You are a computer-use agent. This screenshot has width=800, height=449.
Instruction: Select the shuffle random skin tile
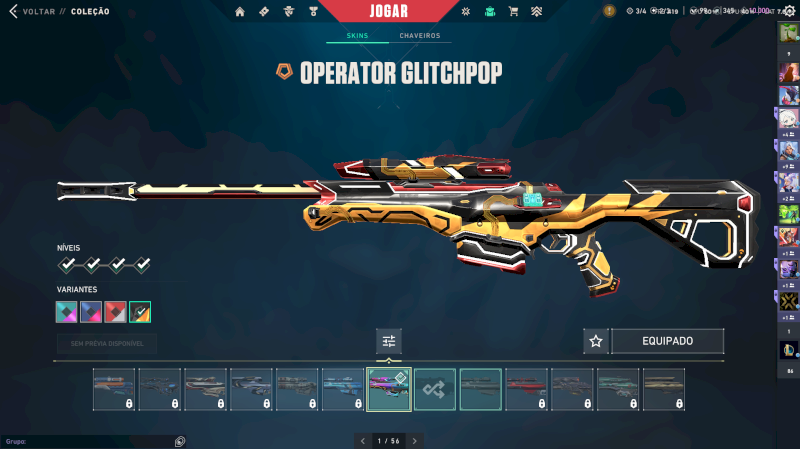(435, 389)
